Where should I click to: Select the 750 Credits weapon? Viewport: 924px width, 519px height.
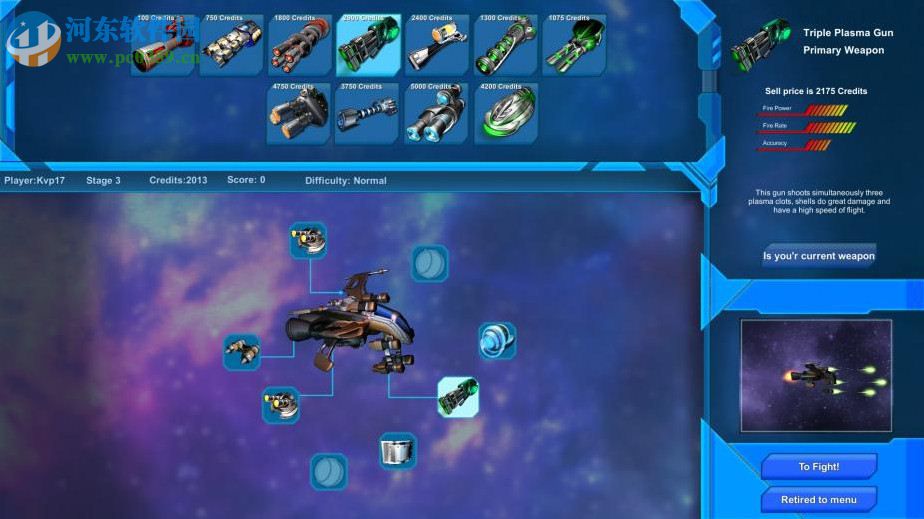coord(231,45)
